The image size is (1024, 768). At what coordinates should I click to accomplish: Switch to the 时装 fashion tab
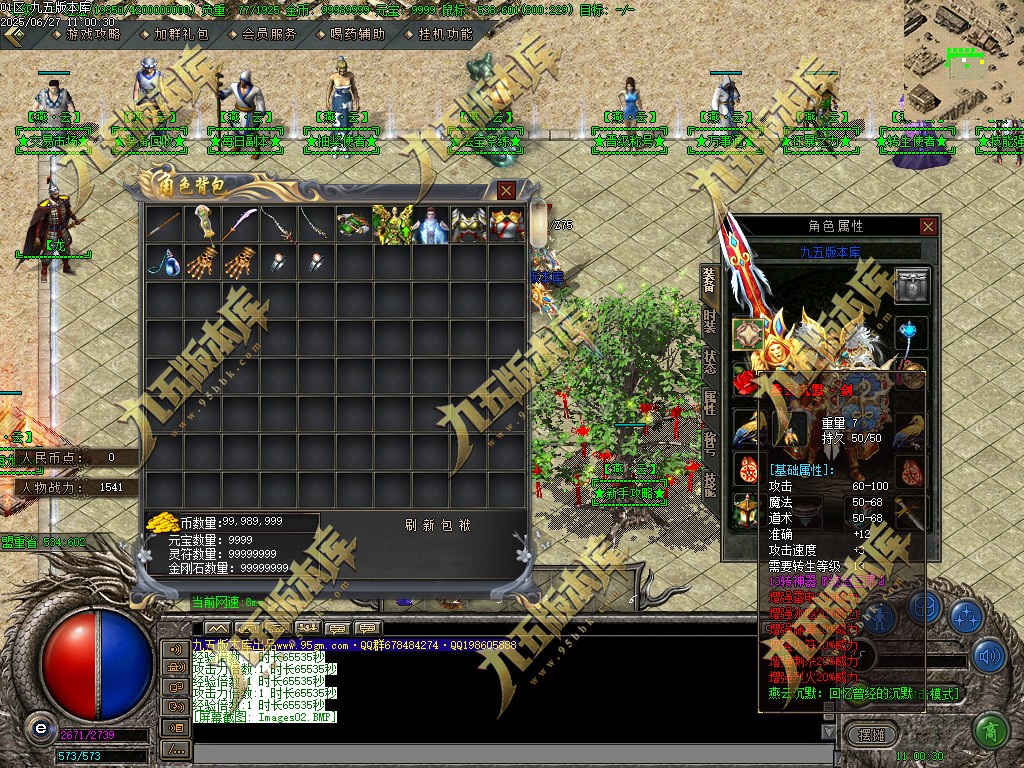[709, 321]
